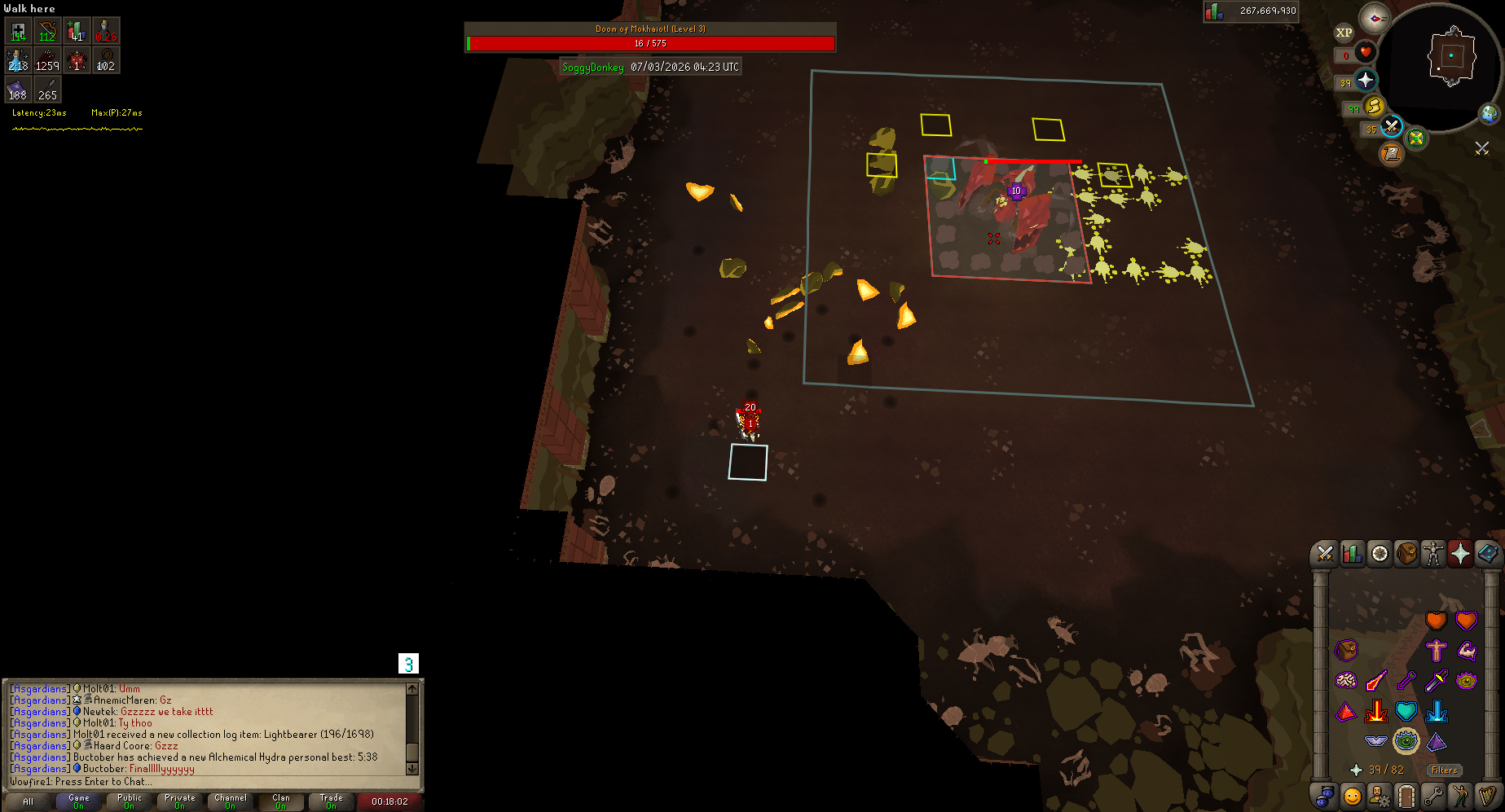
Task: Open the Combat Options tab
Action: [1325, 554]
